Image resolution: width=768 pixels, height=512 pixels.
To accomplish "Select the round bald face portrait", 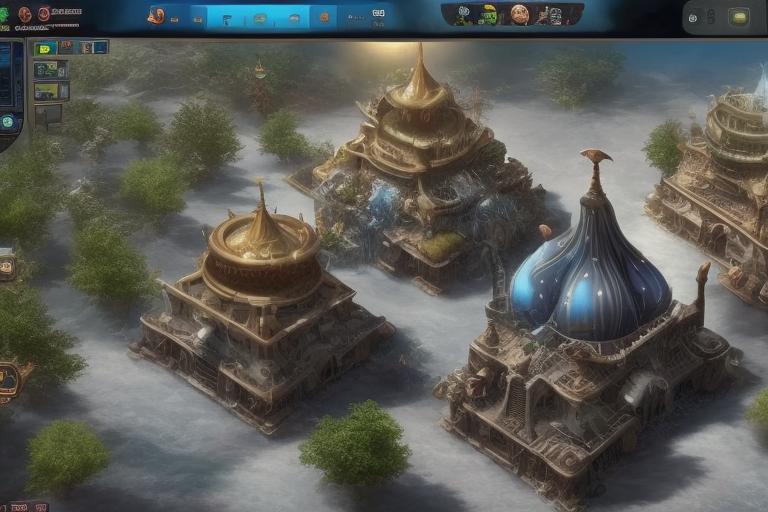I will [x=519, y=14].
